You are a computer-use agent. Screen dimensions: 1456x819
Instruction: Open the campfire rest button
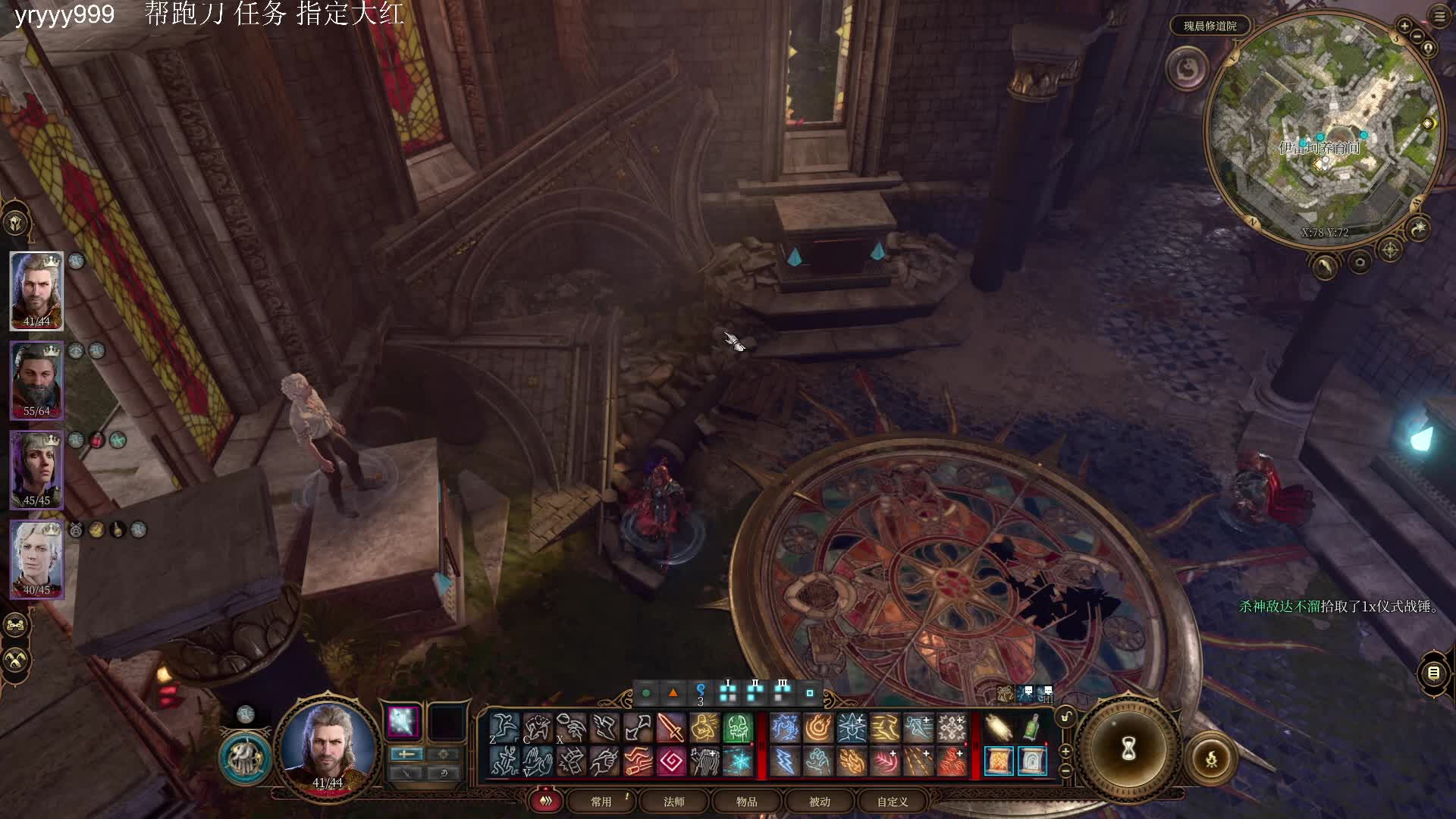[1211, 758]
